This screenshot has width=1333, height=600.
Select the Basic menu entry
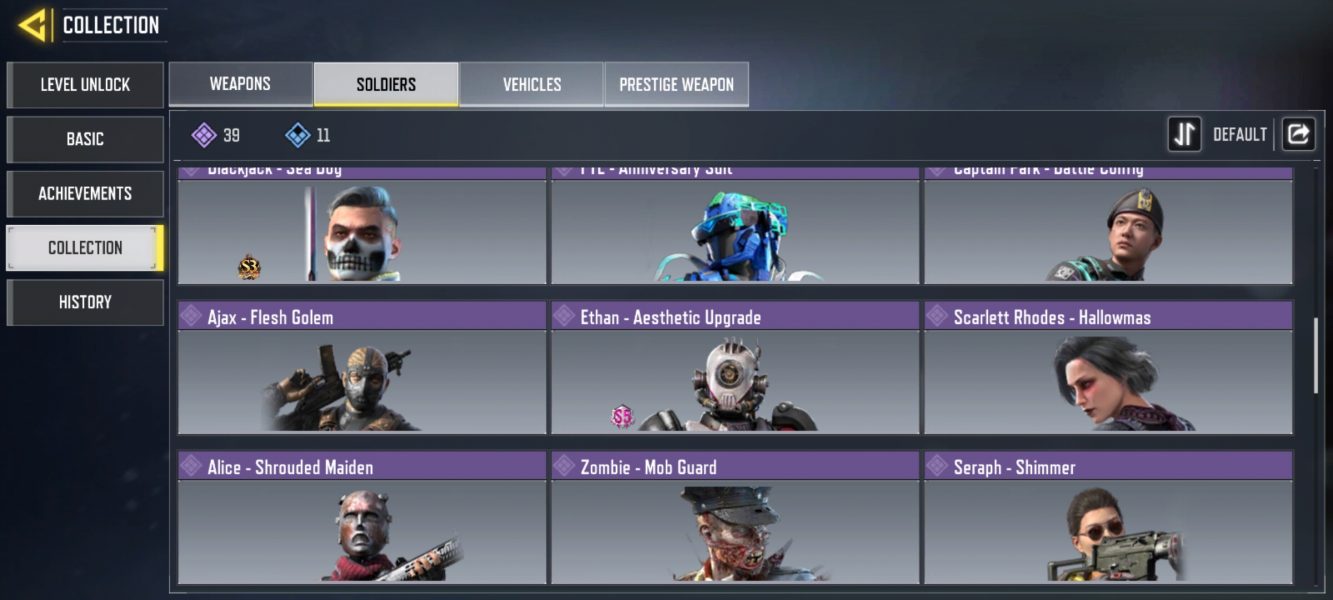pos(85,139)
